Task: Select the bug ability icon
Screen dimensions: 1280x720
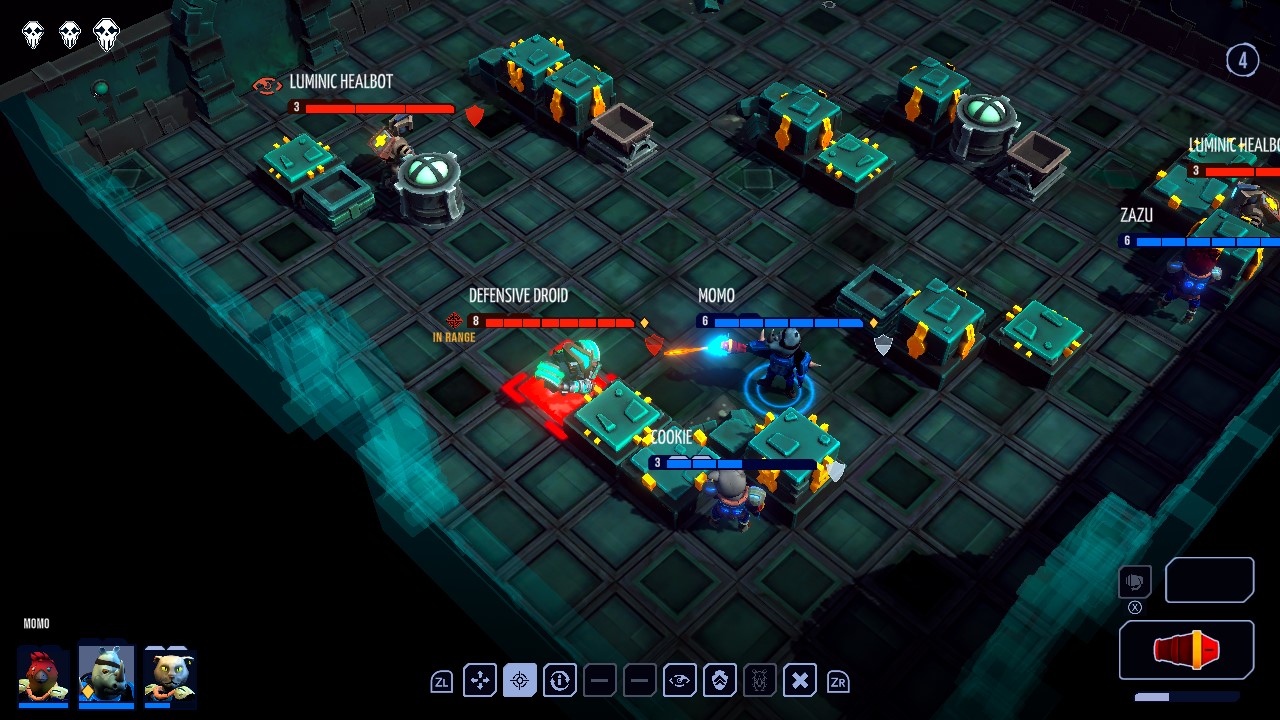Action: [760, 680]
